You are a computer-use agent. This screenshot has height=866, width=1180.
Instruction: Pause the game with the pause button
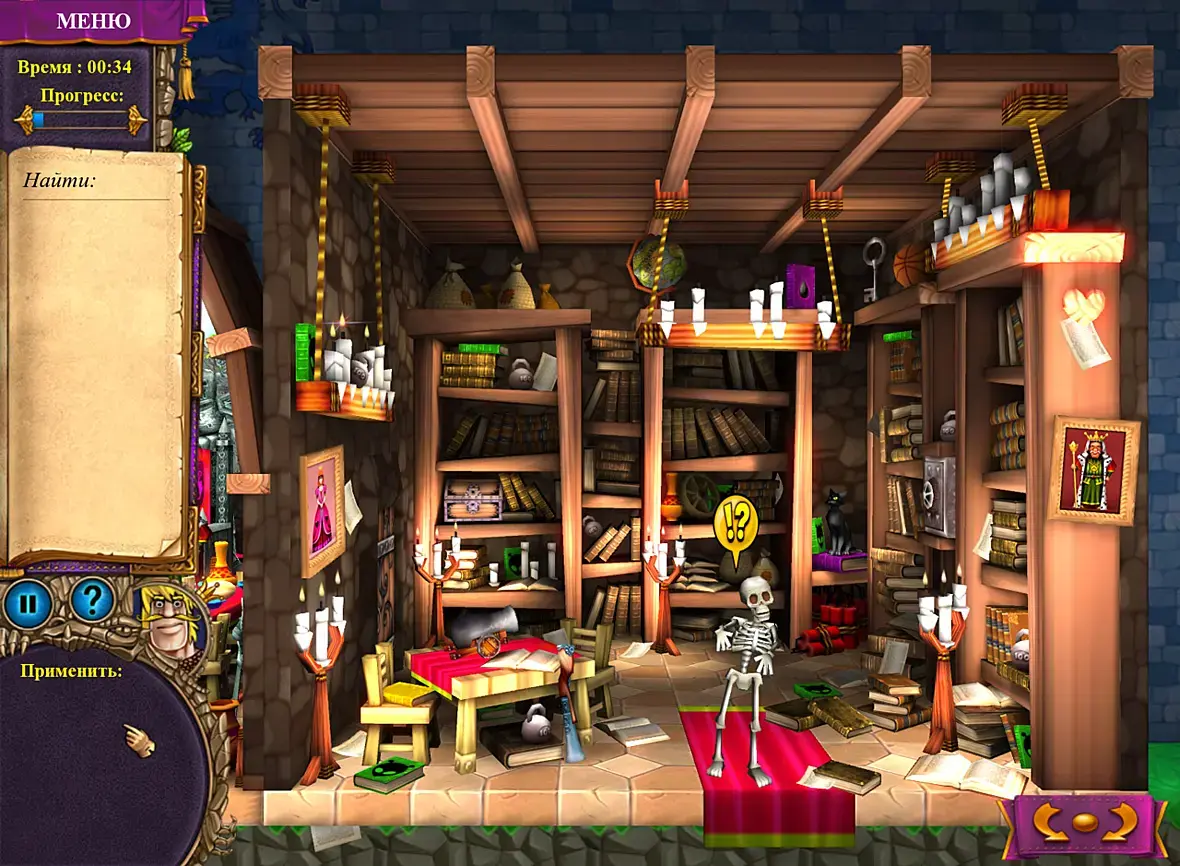(27, 603)
